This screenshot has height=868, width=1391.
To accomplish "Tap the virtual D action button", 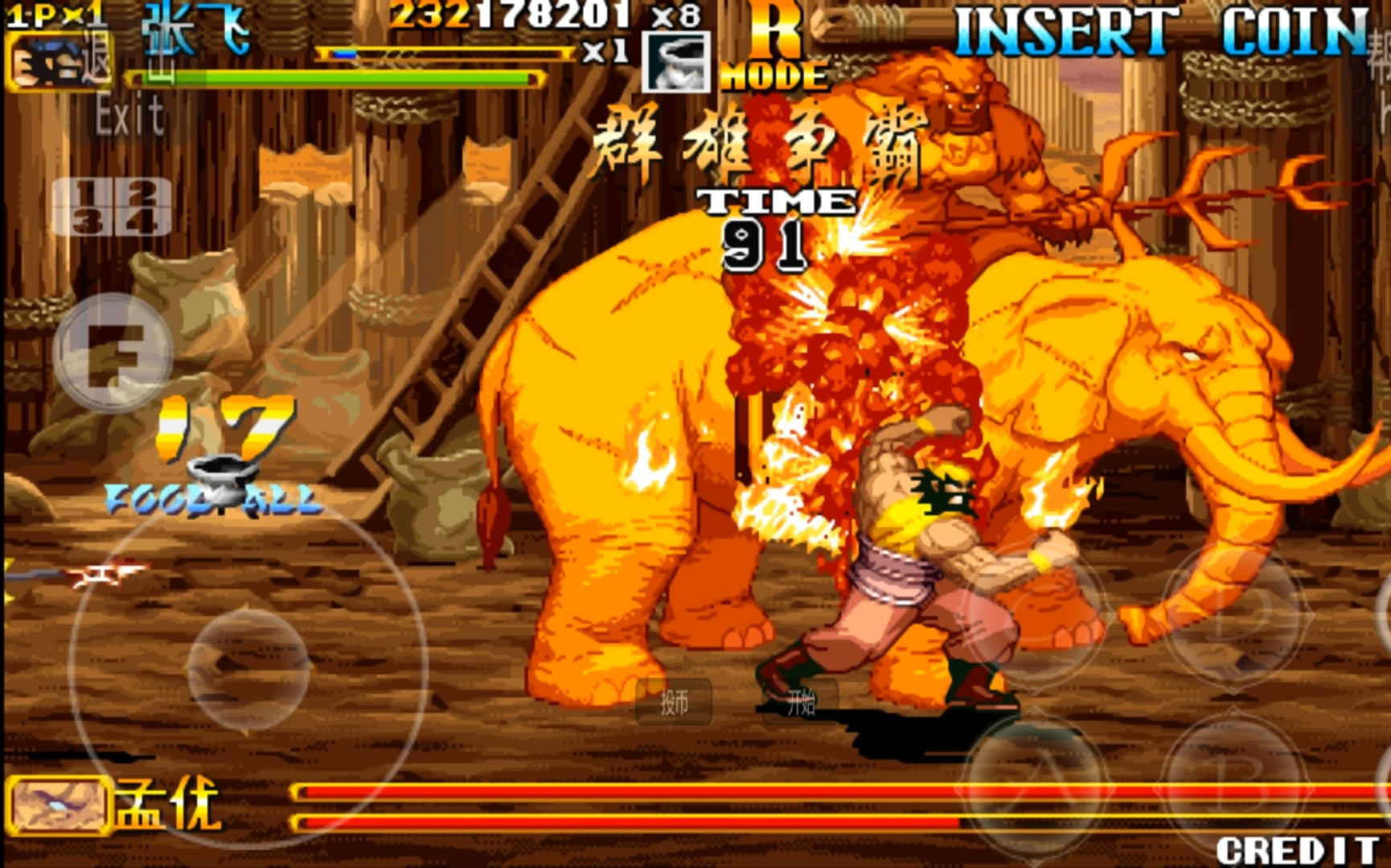I will [1235, 615].
